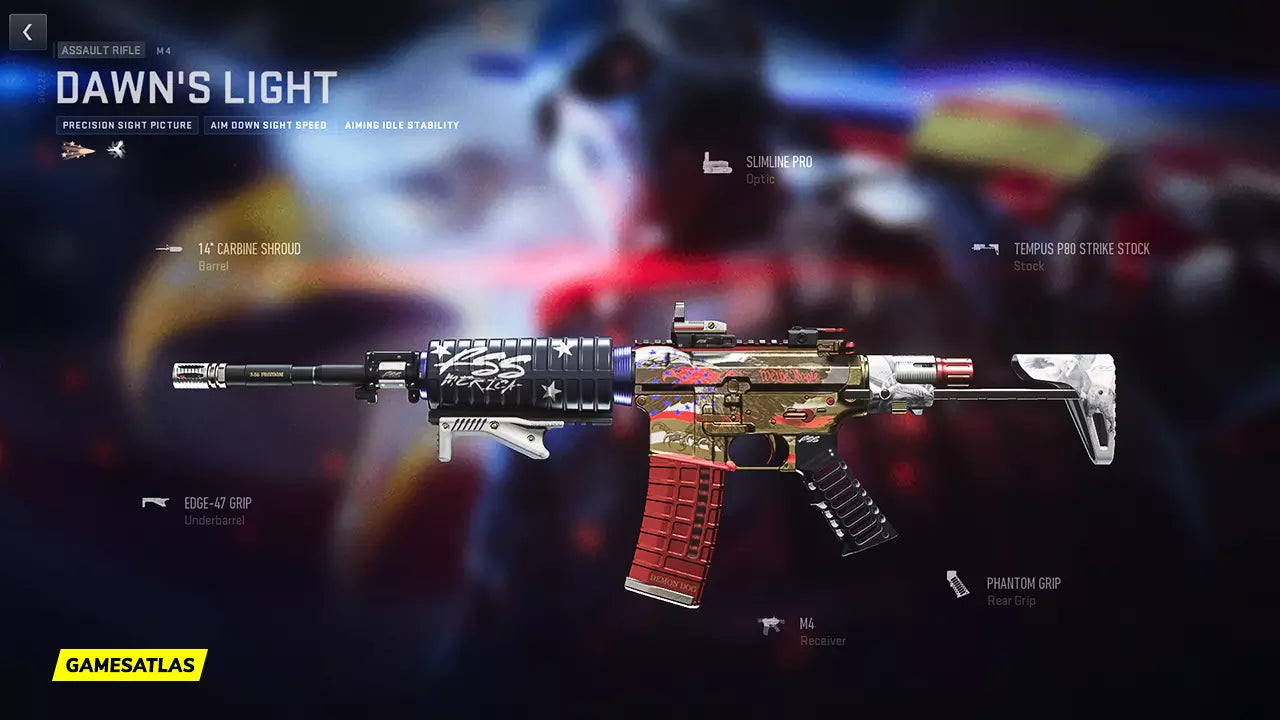Select the 14" Carbine Shroud barrel attachment
Image resolution: width=1280 pixels, height=720 pixels.
248,249
